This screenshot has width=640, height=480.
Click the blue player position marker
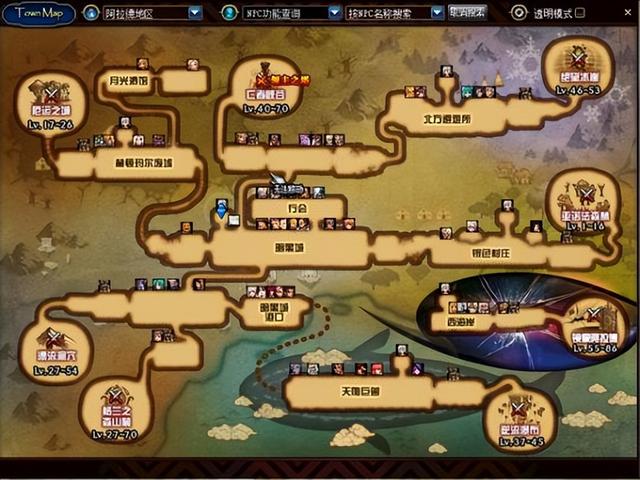click(221, 209)
